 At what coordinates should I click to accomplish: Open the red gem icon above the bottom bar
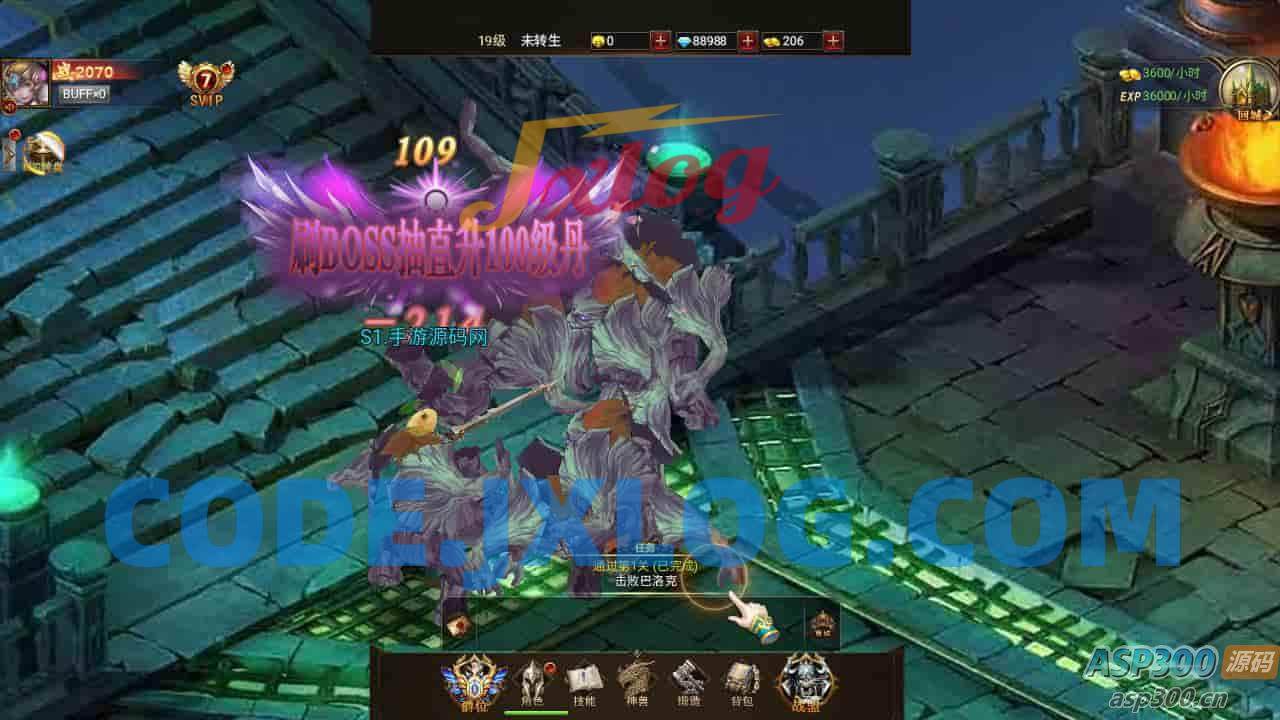(x=459, y=626)
